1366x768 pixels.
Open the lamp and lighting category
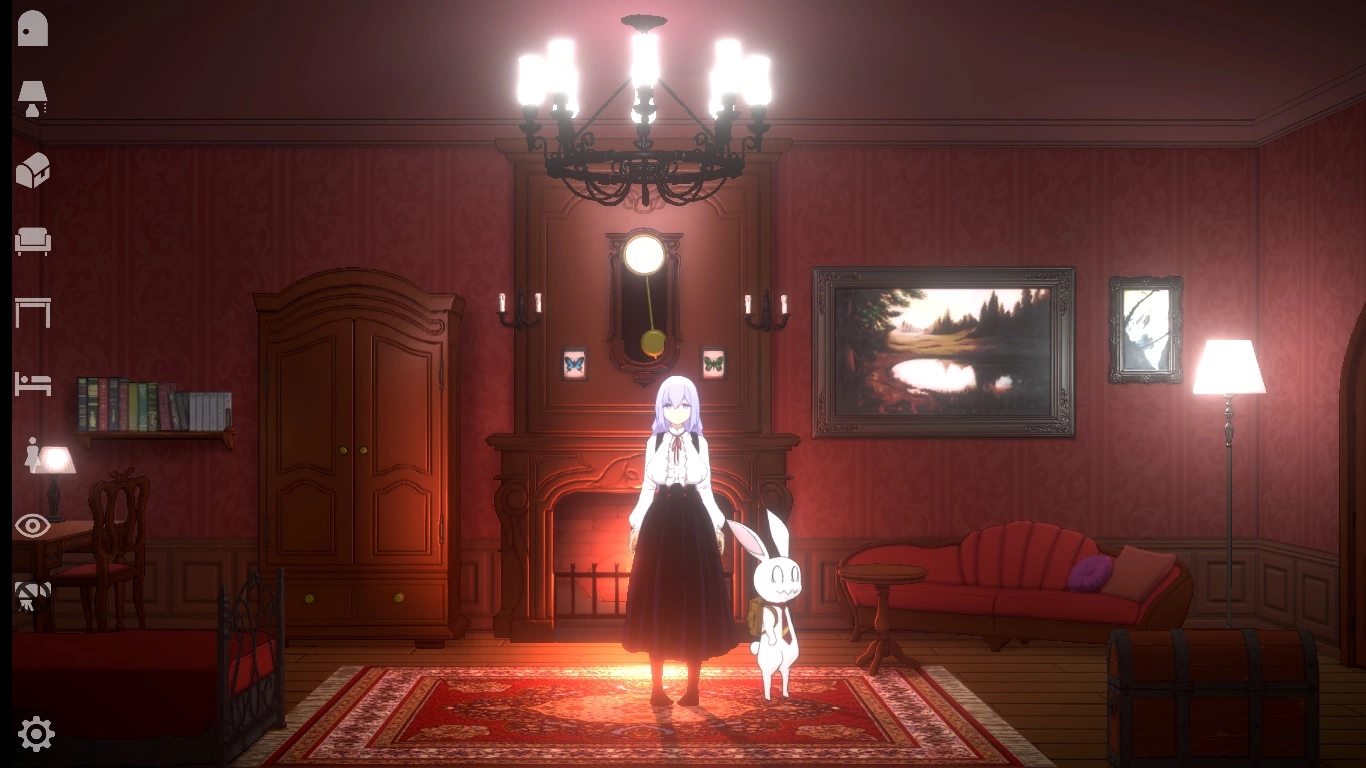[30, 98]
